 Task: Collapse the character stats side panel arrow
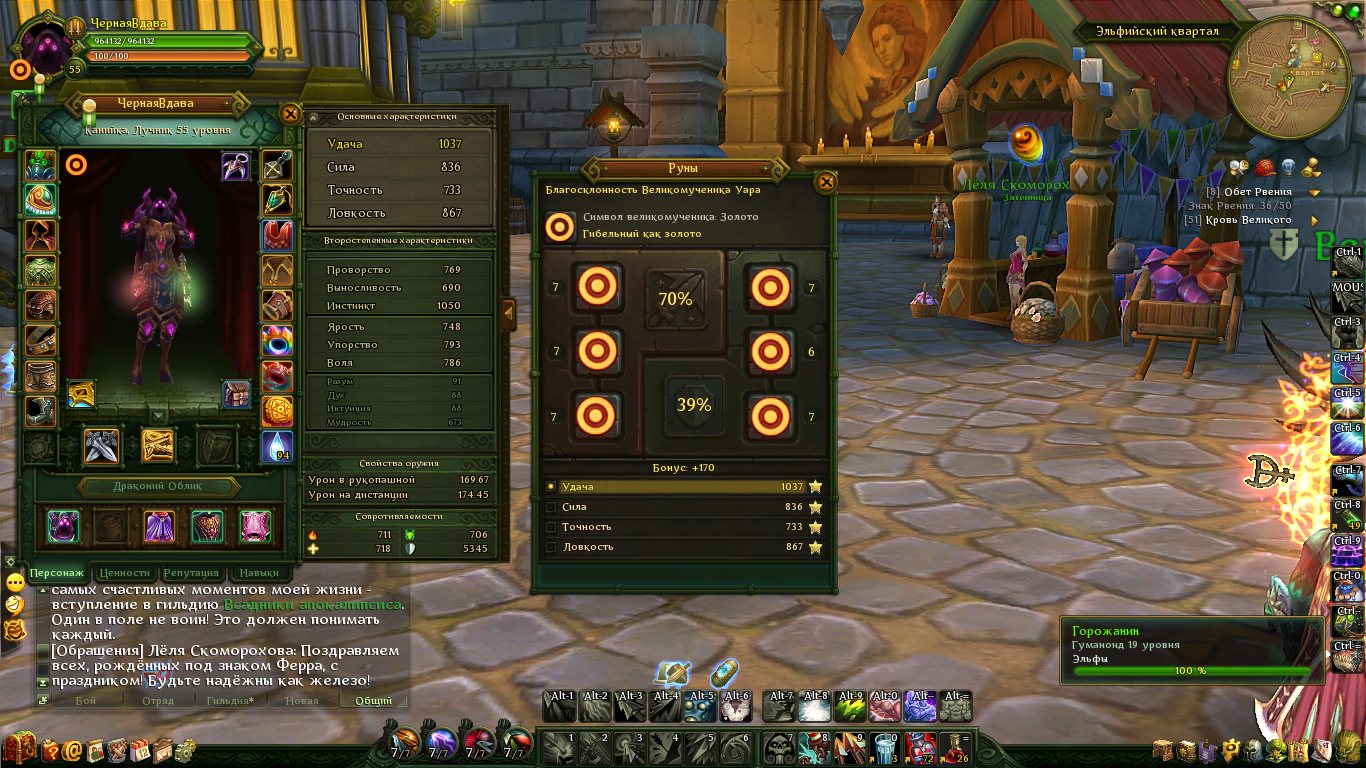508,313
